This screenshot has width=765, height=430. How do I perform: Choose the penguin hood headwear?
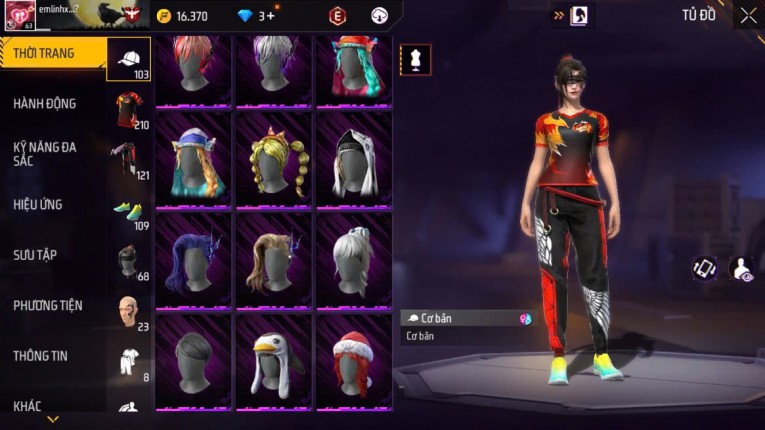(274, 360)
